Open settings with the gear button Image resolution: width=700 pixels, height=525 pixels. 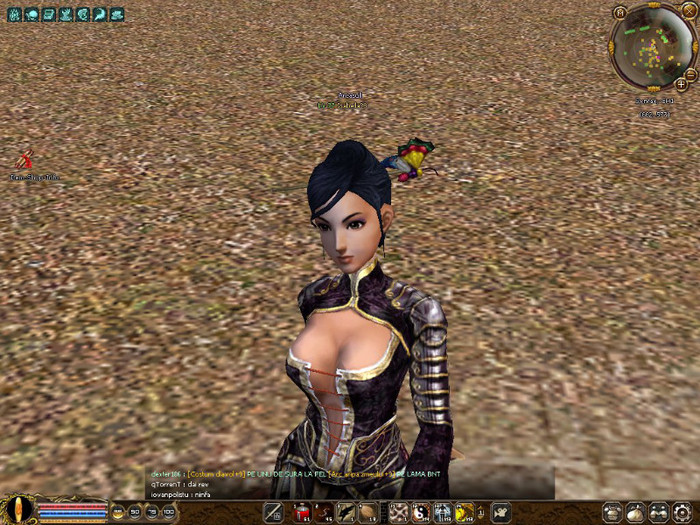pyautogui.click(x=682, y=513)
